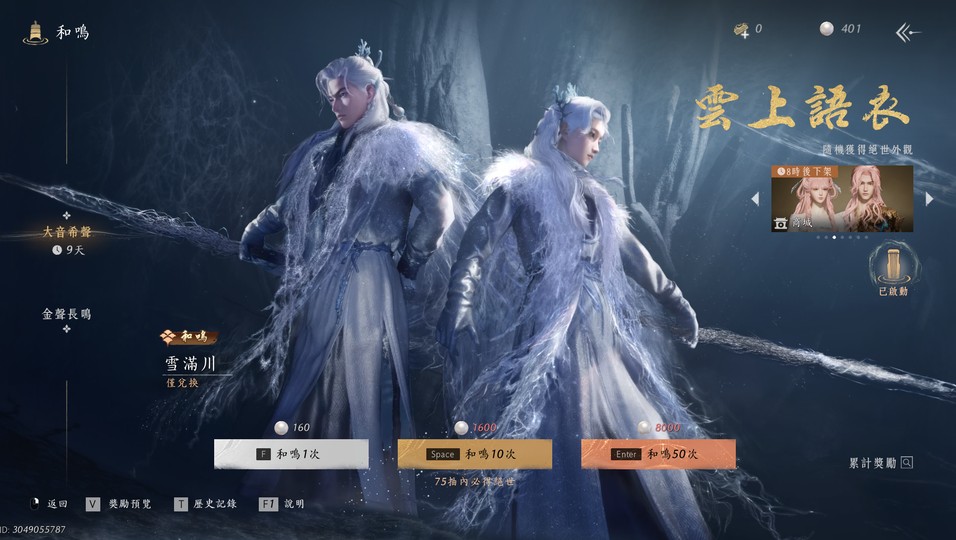Go back using the top-right arrow
This screenshot has width=956, height=540.
click(907, 32)
